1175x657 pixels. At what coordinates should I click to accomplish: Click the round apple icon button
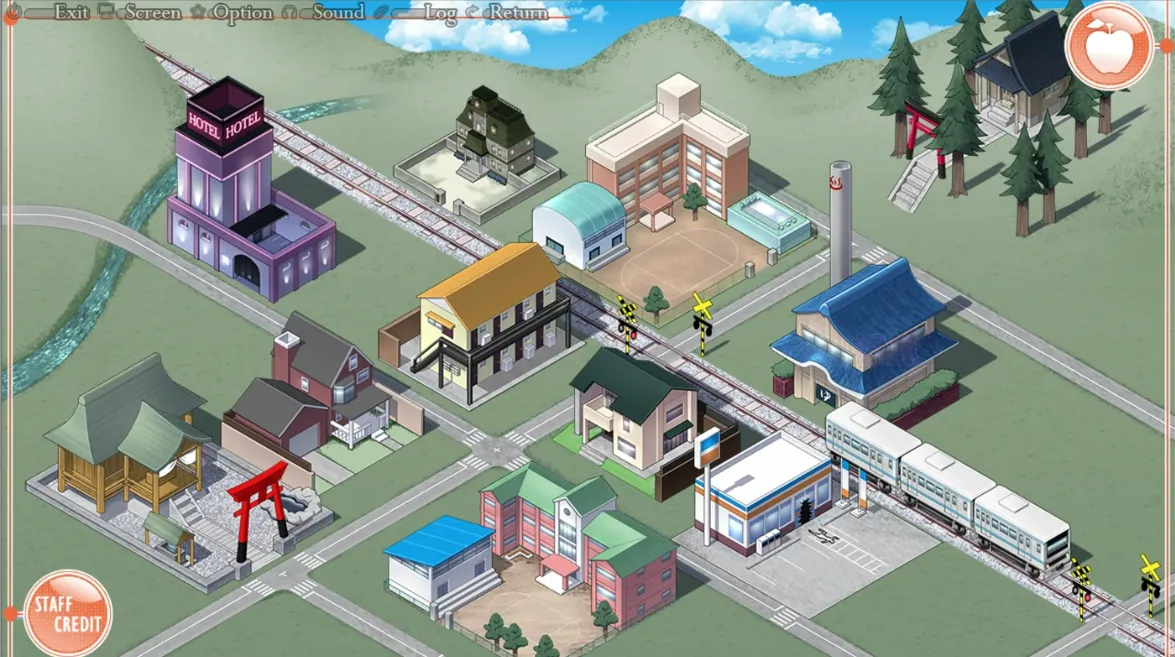coord(1110,45)
